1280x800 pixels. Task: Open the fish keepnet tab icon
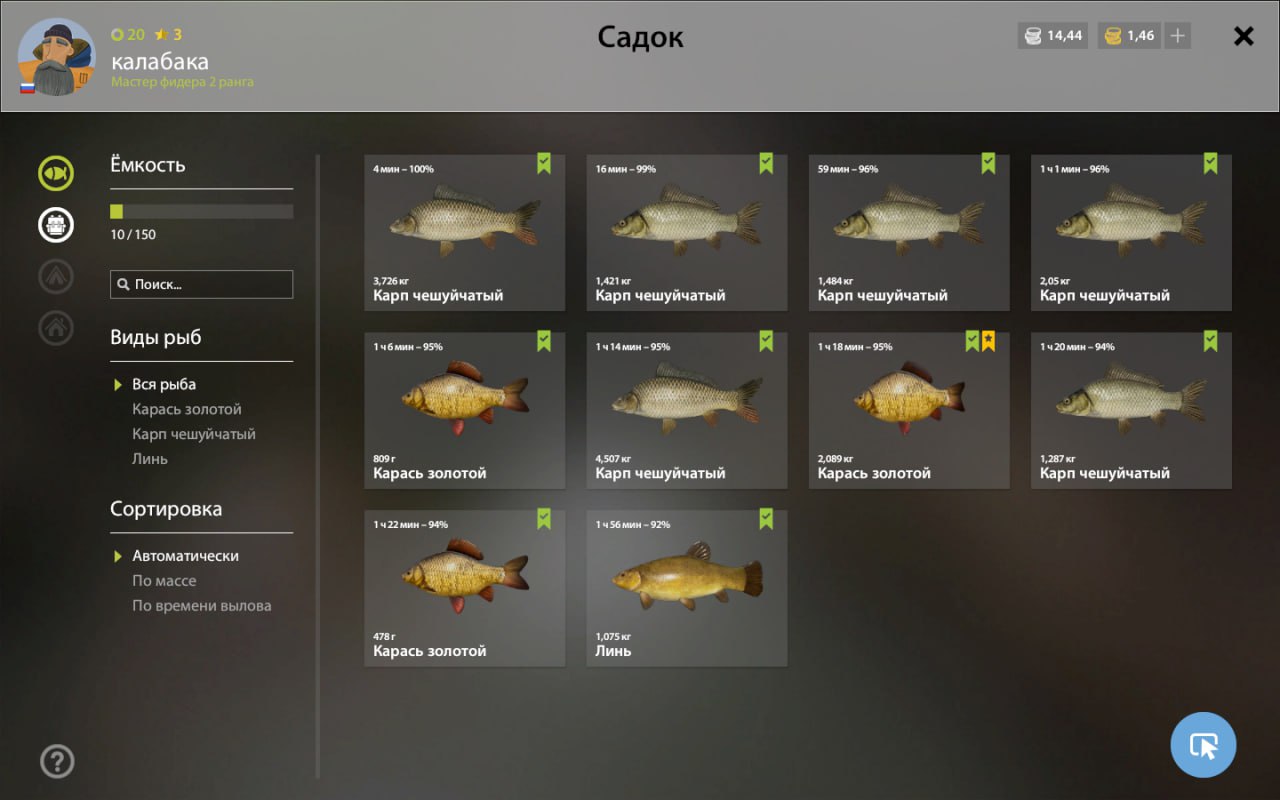coord(56,174)
